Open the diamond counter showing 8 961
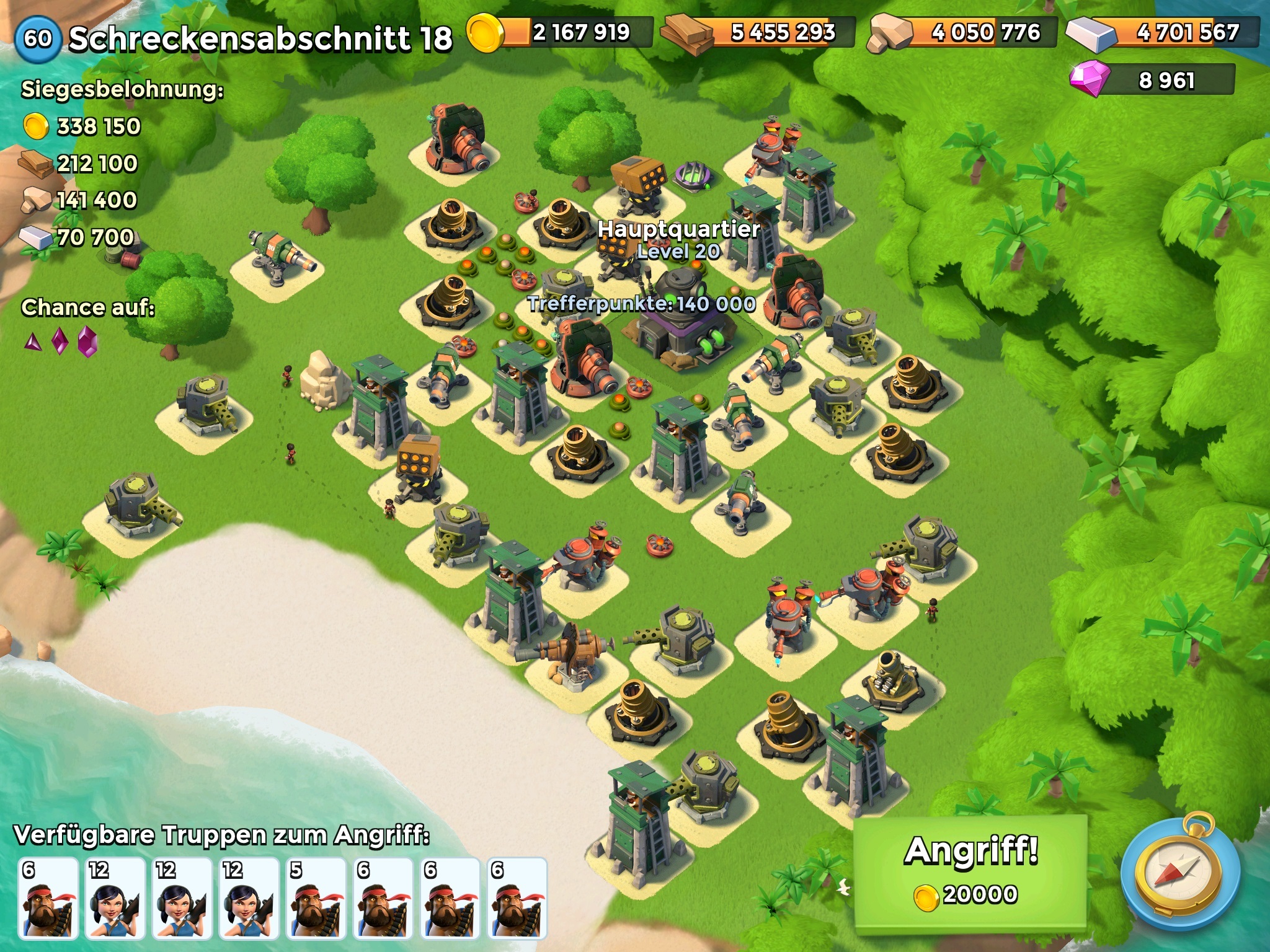The image size is (1270, 952). tap(1152, 81)
